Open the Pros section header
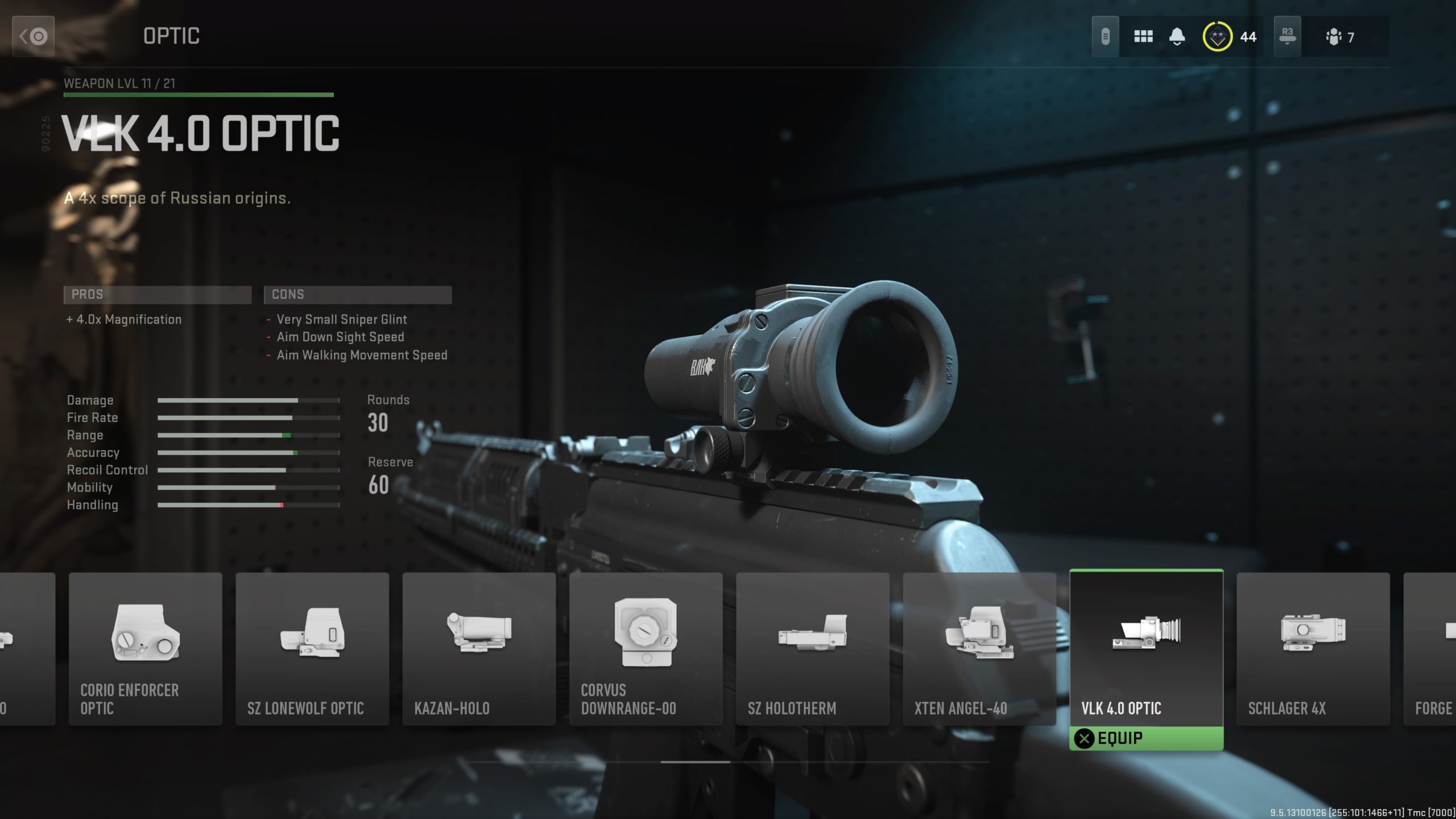Image resolution: width=1456 pixels, height=819 pixels. (158, 294)
